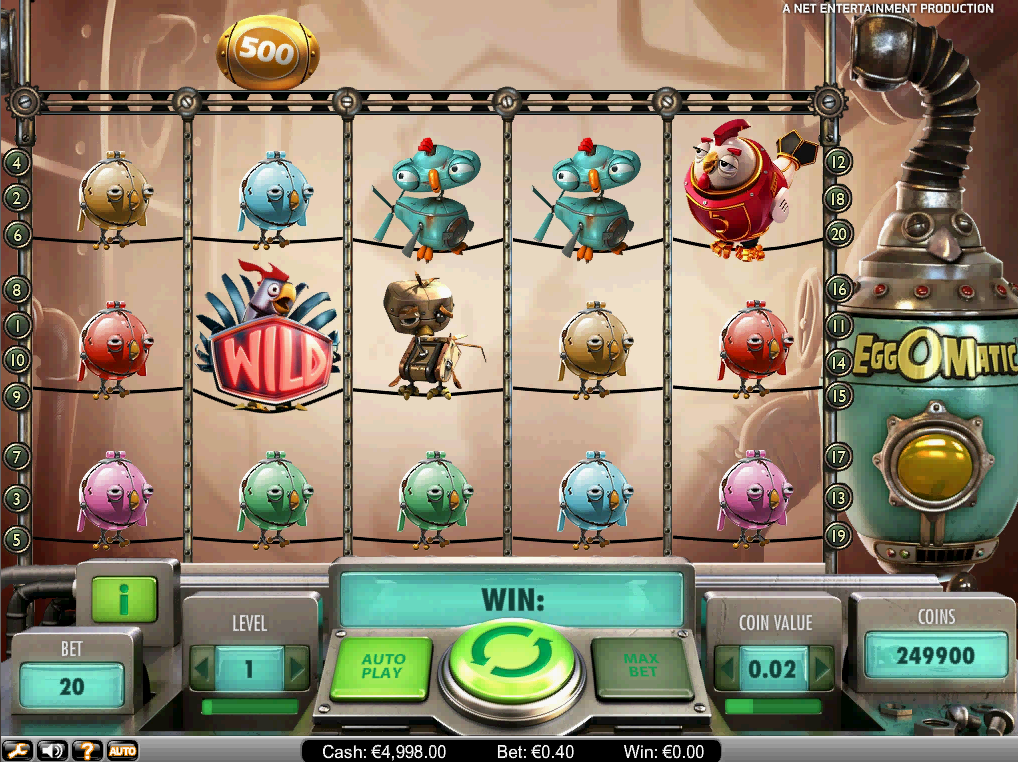Activate Auto Play

point(383,666)
